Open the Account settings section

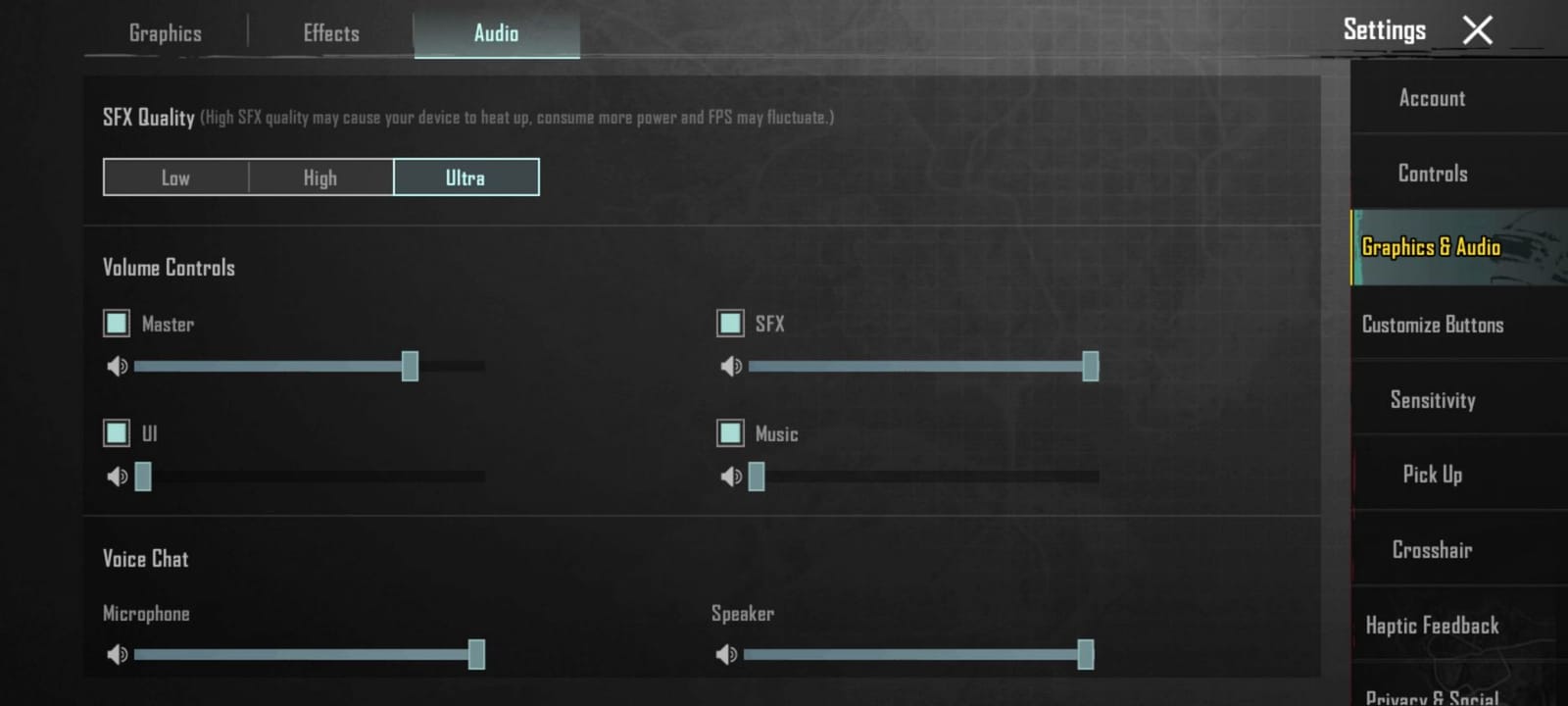pos(1432,98)
